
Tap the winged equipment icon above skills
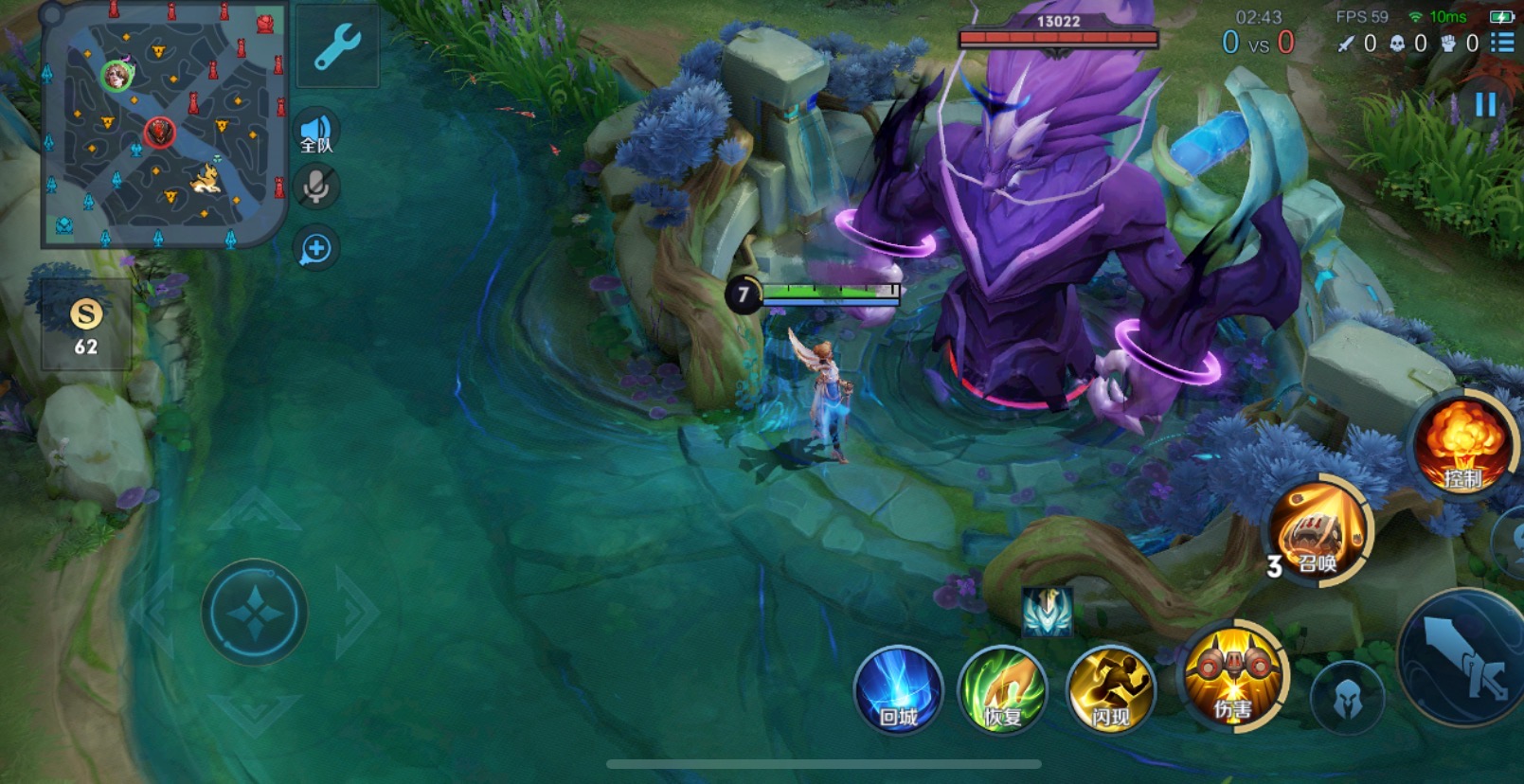point(1047,611)
